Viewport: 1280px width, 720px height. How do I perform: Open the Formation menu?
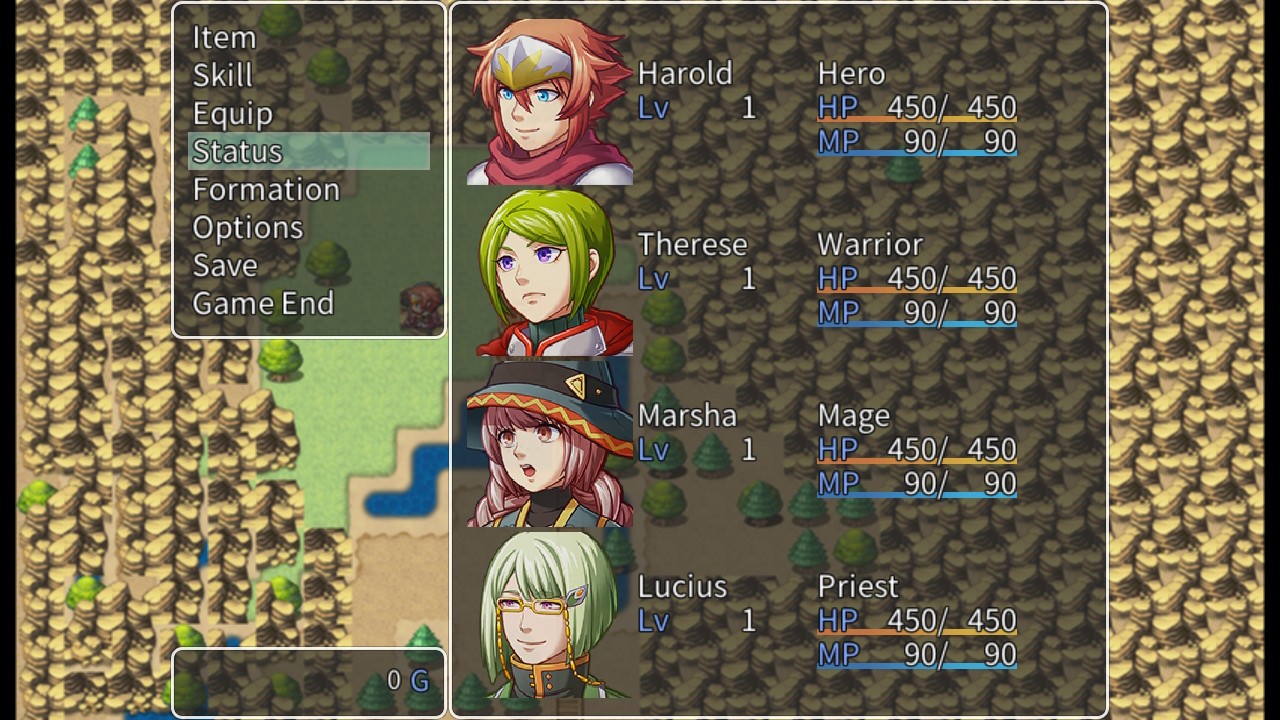tap(265, 189)
